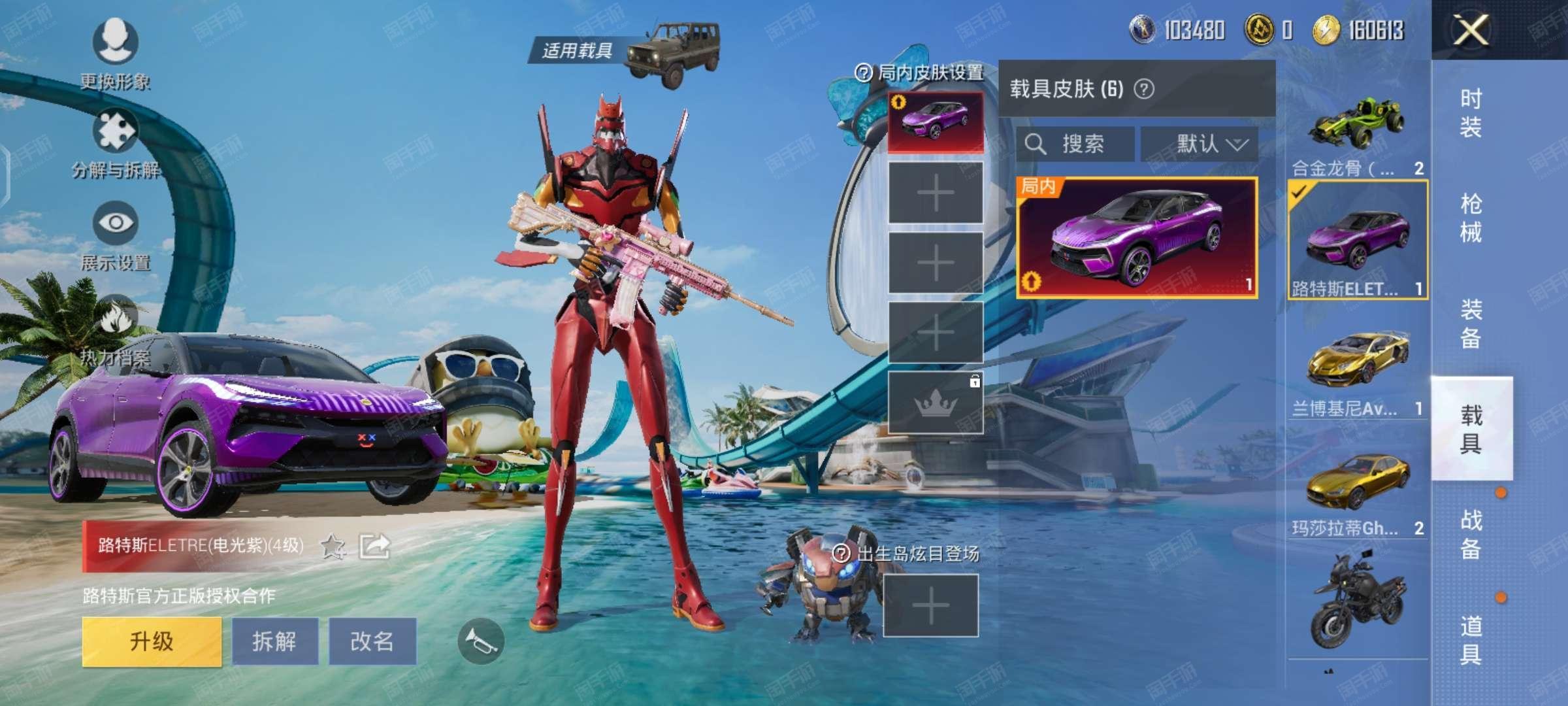Viewport: 1568px width, 706px height.
Task: Choose the 拆解 dismantle button
Action: coord(275,641)
